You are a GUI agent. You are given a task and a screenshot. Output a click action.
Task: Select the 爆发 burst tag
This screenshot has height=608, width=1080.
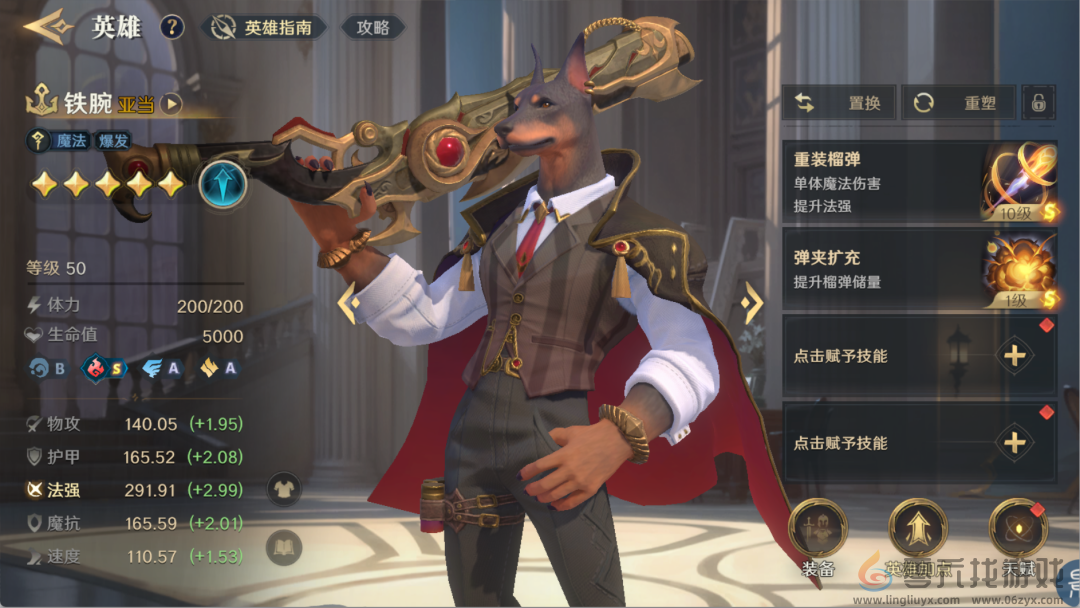point(113,141)
